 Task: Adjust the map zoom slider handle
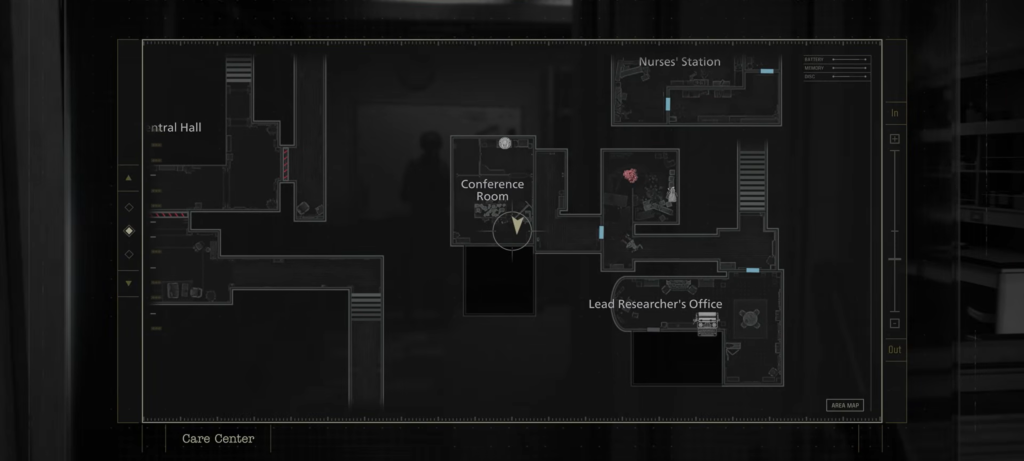(x=895, y=260)
